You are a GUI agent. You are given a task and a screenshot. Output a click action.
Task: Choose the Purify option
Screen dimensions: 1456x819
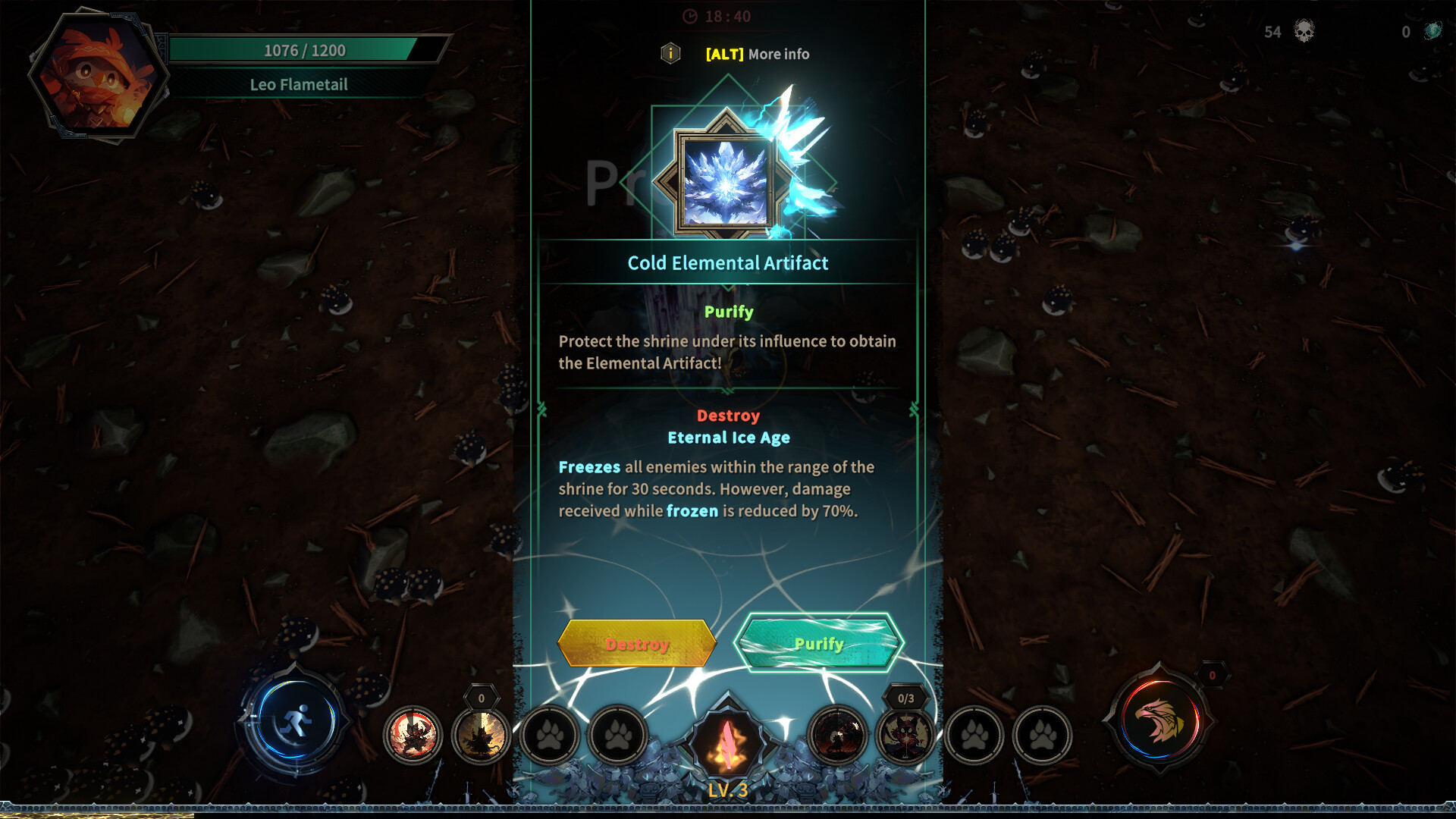coord(818,643)
